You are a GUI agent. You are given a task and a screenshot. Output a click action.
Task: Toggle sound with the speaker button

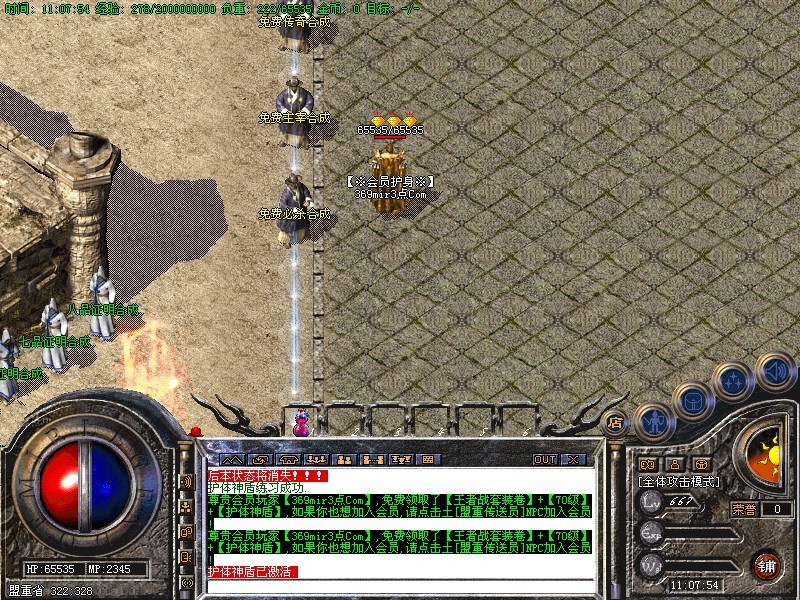coord(775,372)
